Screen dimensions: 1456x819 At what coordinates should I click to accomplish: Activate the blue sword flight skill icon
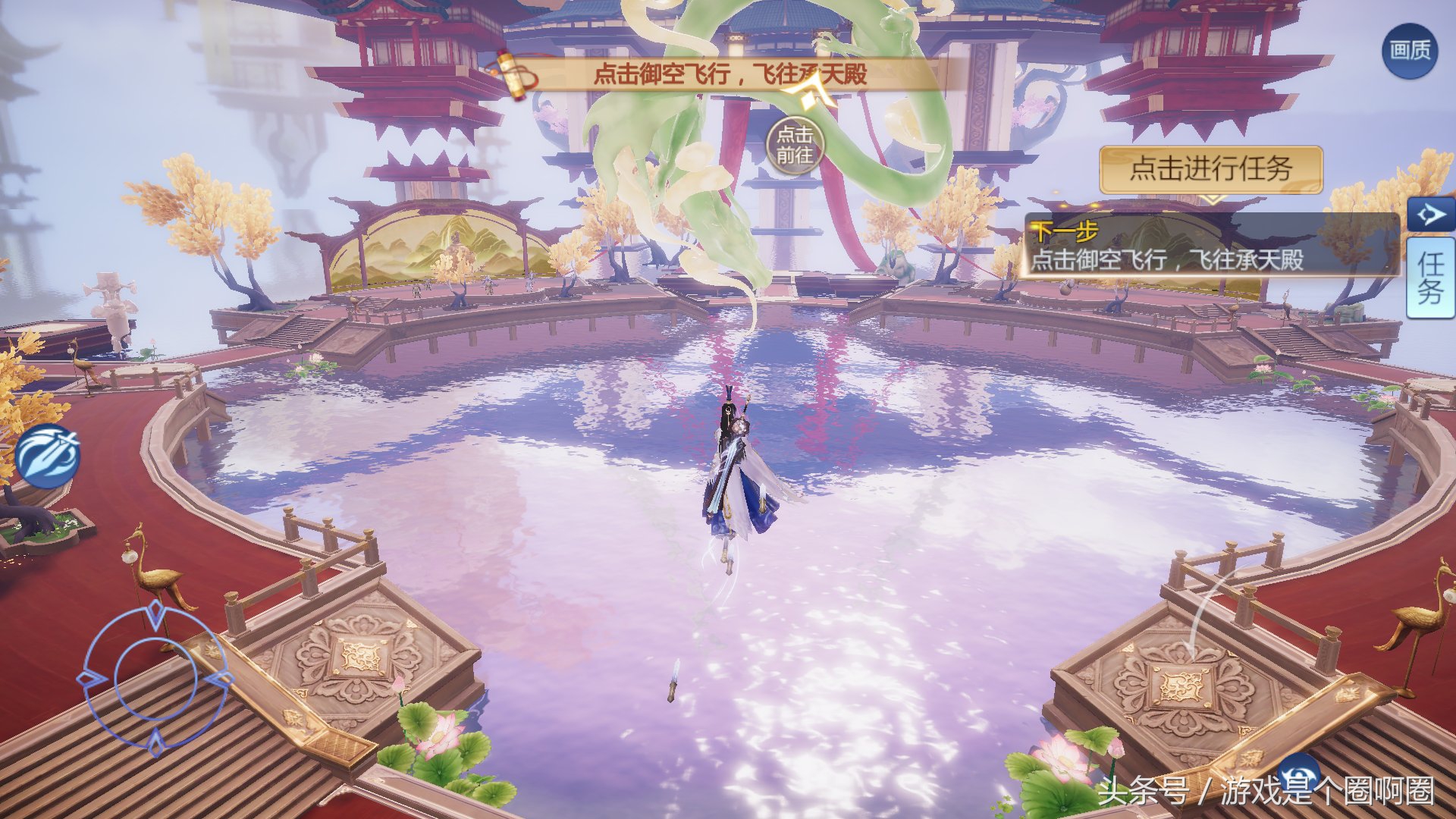pos(48,457)
